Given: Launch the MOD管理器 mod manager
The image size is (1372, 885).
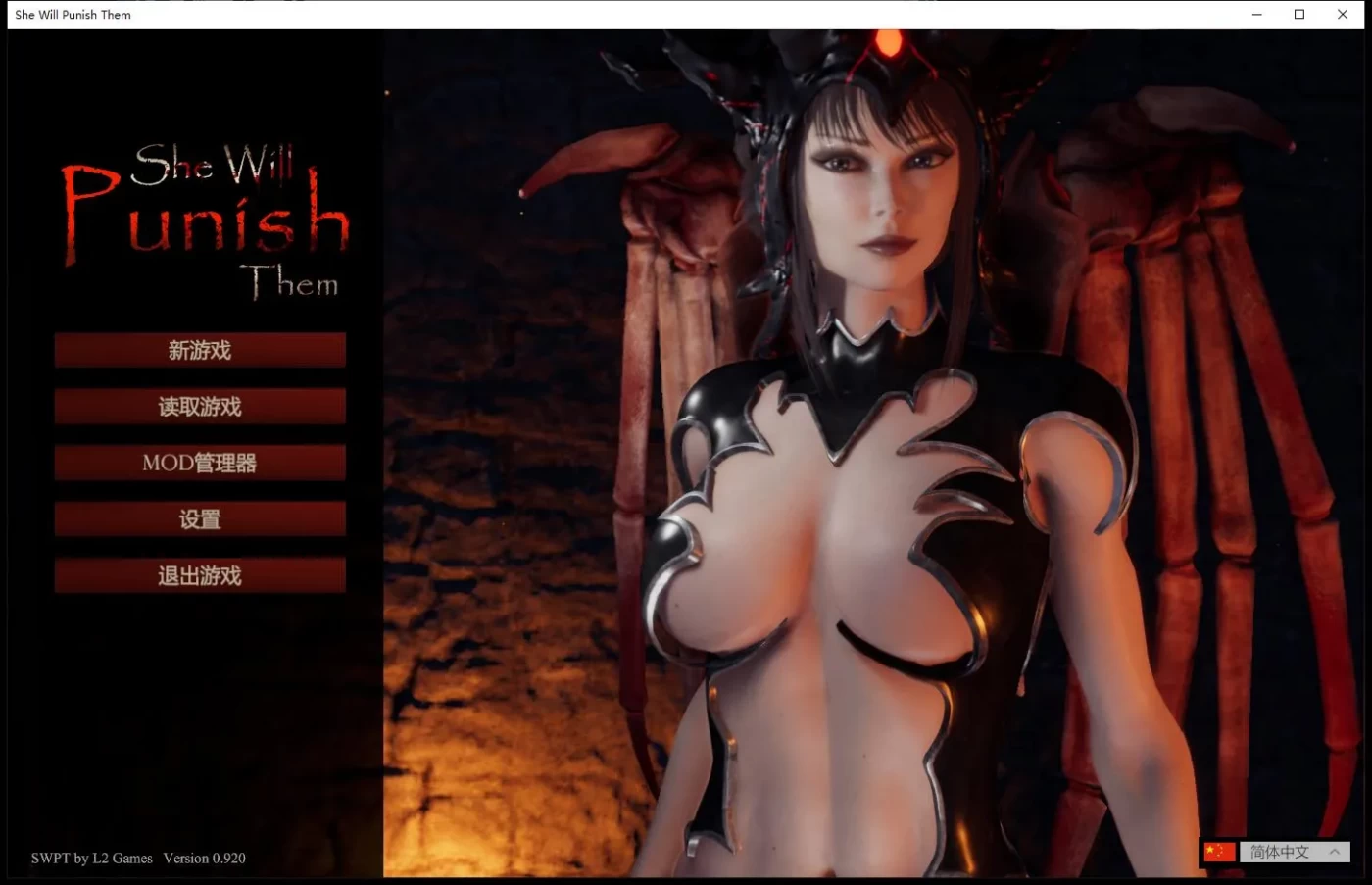Looking at the screenshot, I should point(199,463).
